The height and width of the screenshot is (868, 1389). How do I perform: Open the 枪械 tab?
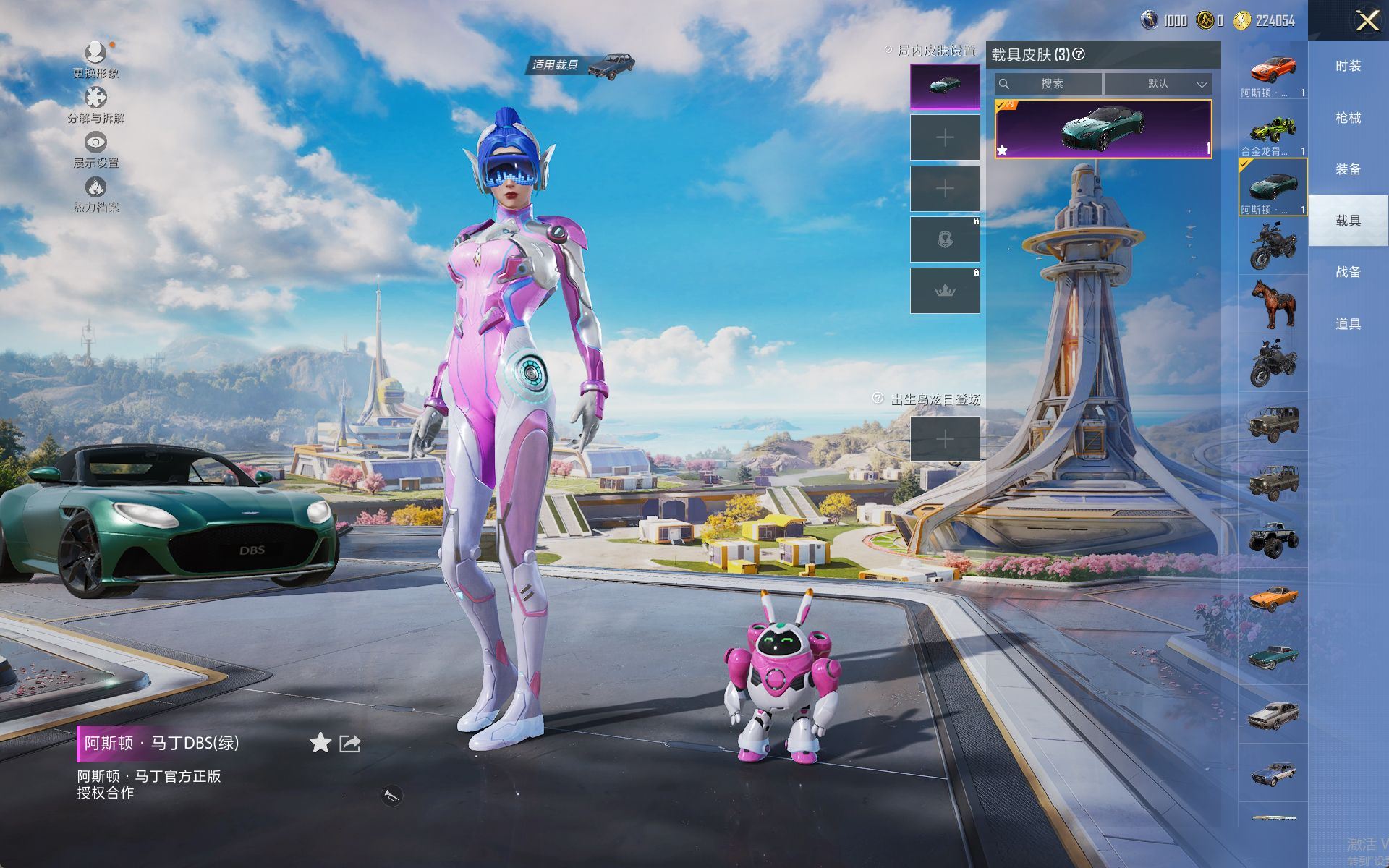pyautogui.click(x=1348, y=117)
